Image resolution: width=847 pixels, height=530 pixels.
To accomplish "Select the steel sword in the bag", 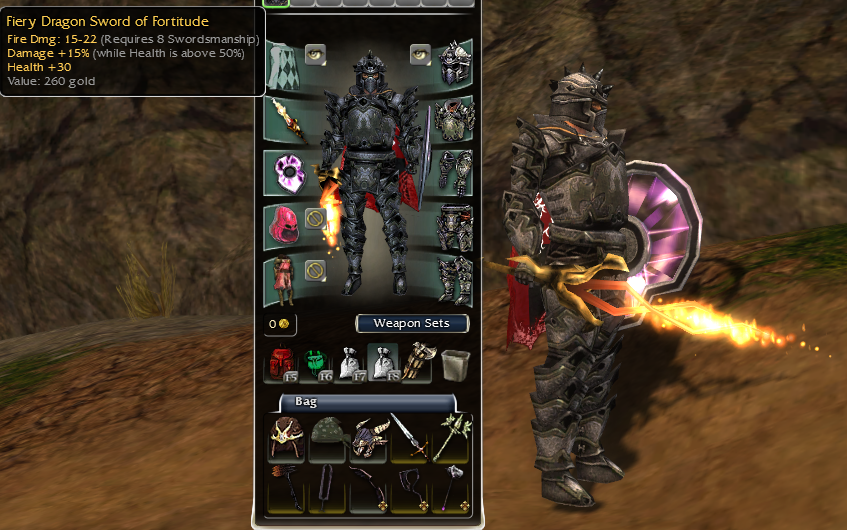I will (408, 437).
